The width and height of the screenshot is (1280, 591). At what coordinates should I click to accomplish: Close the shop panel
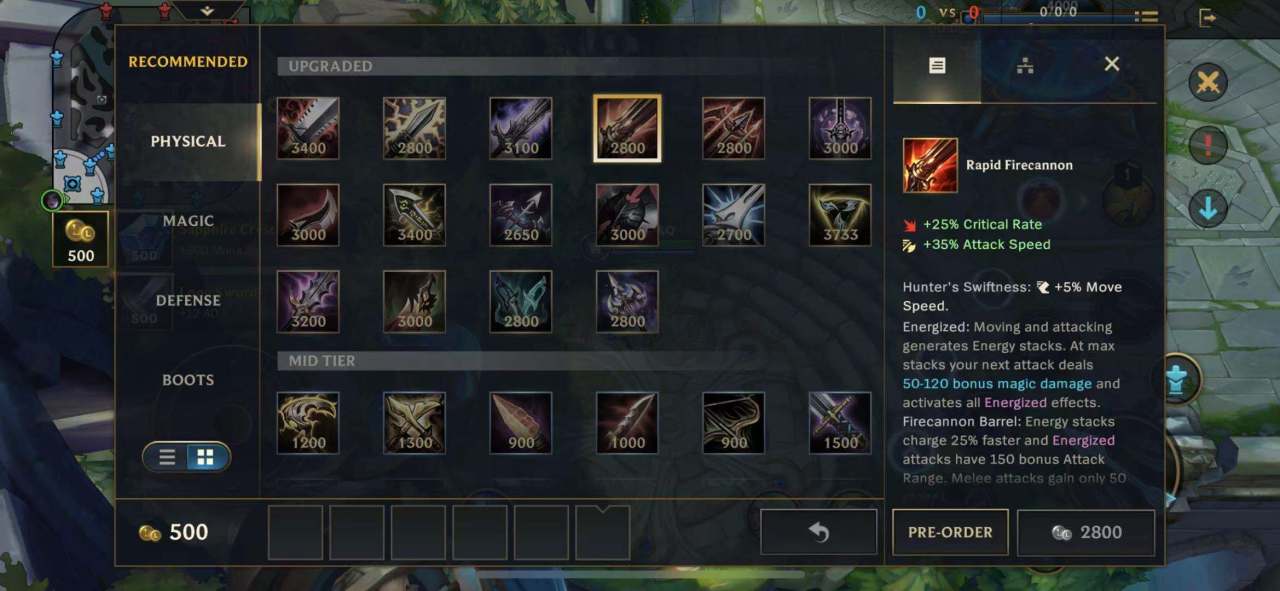pos(1111,64)
